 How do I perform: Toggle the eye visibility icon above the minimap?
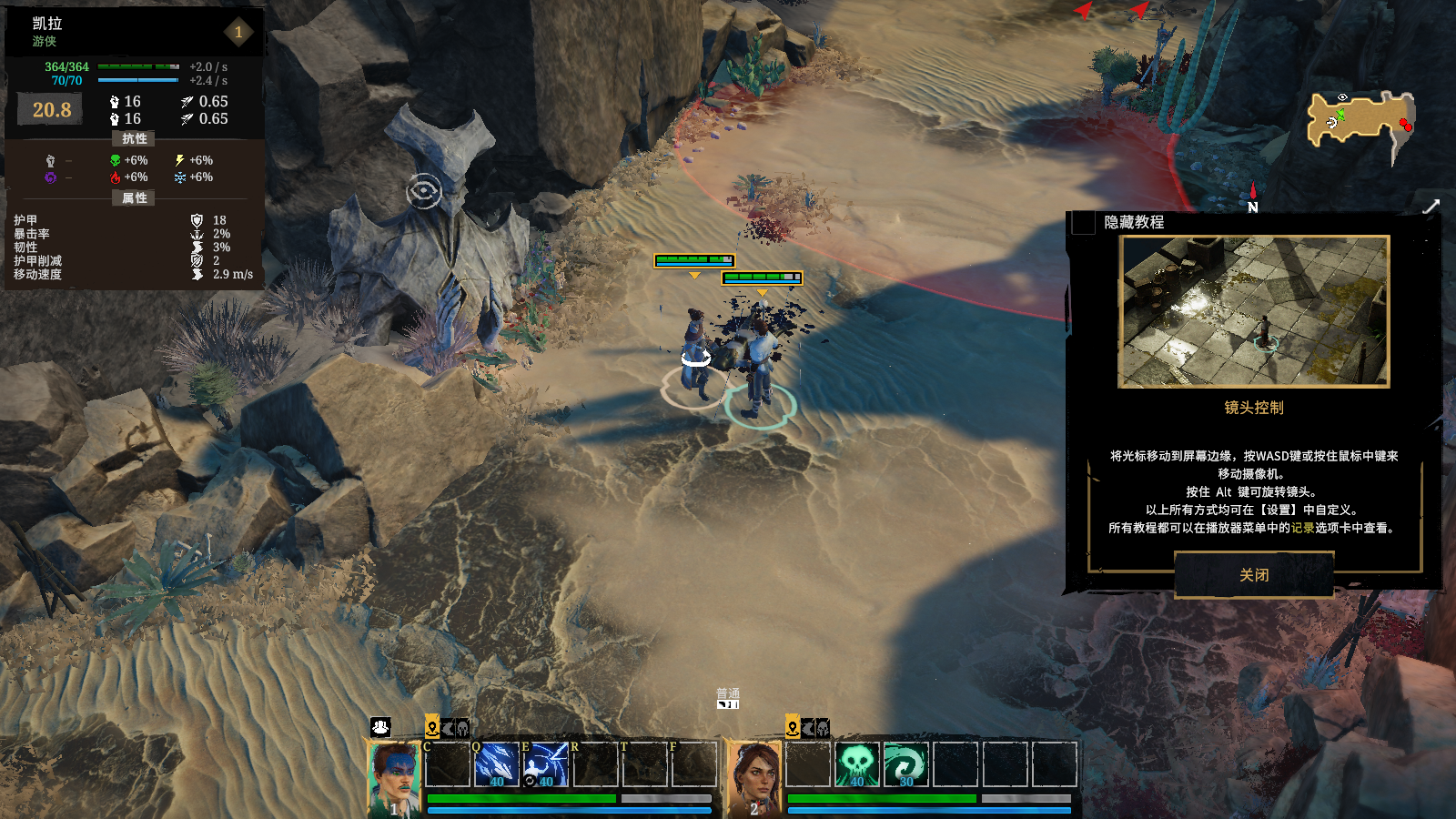[1342, 97]
